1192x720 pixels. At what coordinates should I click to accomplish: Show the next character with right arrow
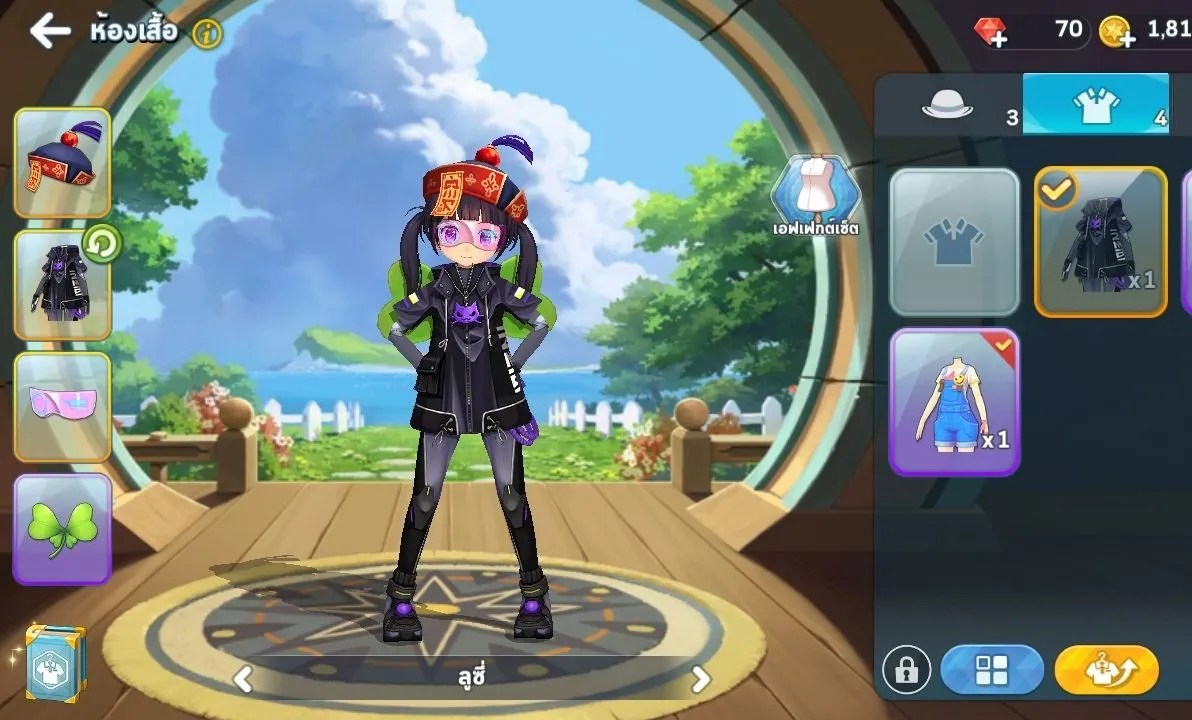701,680
